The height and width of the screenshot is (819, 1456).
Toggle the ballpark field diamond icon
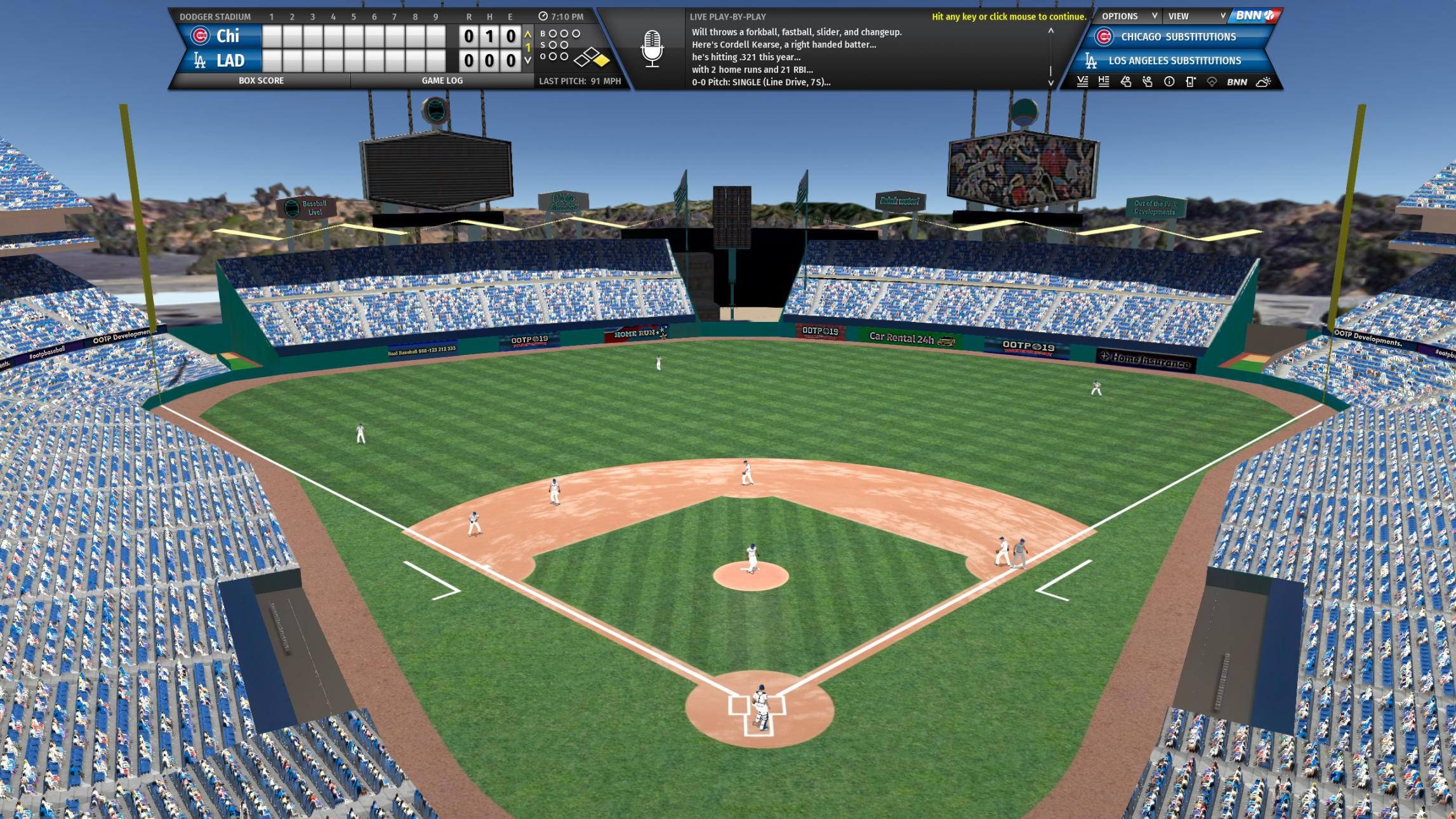1212,82
